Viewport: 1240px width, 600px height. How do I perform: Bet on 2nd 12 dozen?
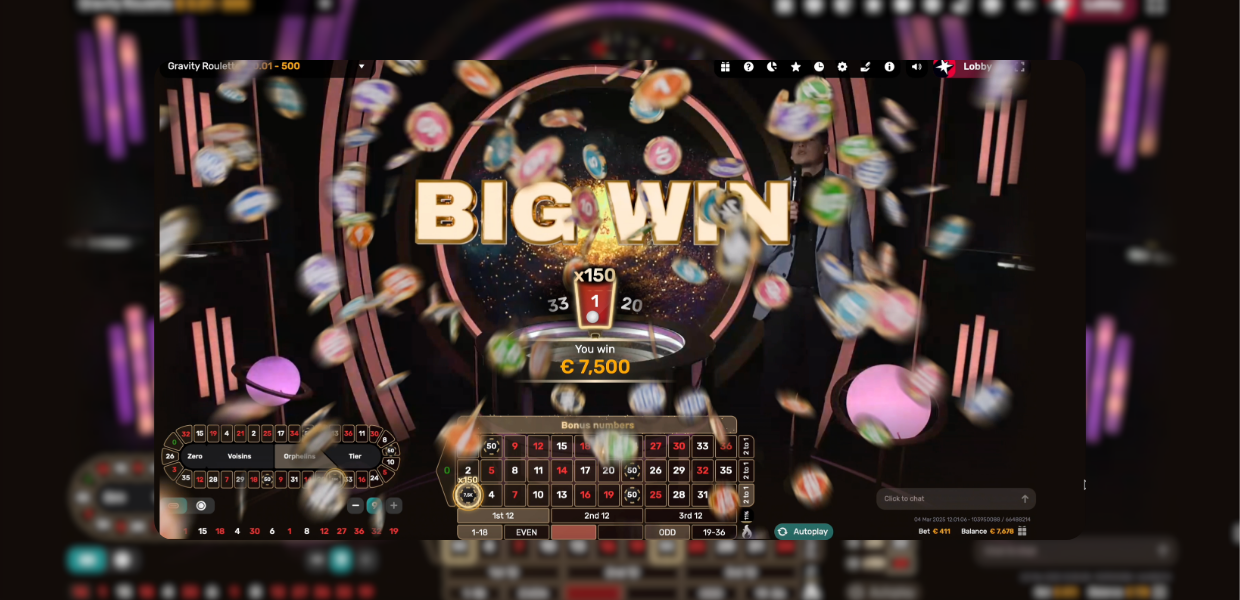[597, 516]
